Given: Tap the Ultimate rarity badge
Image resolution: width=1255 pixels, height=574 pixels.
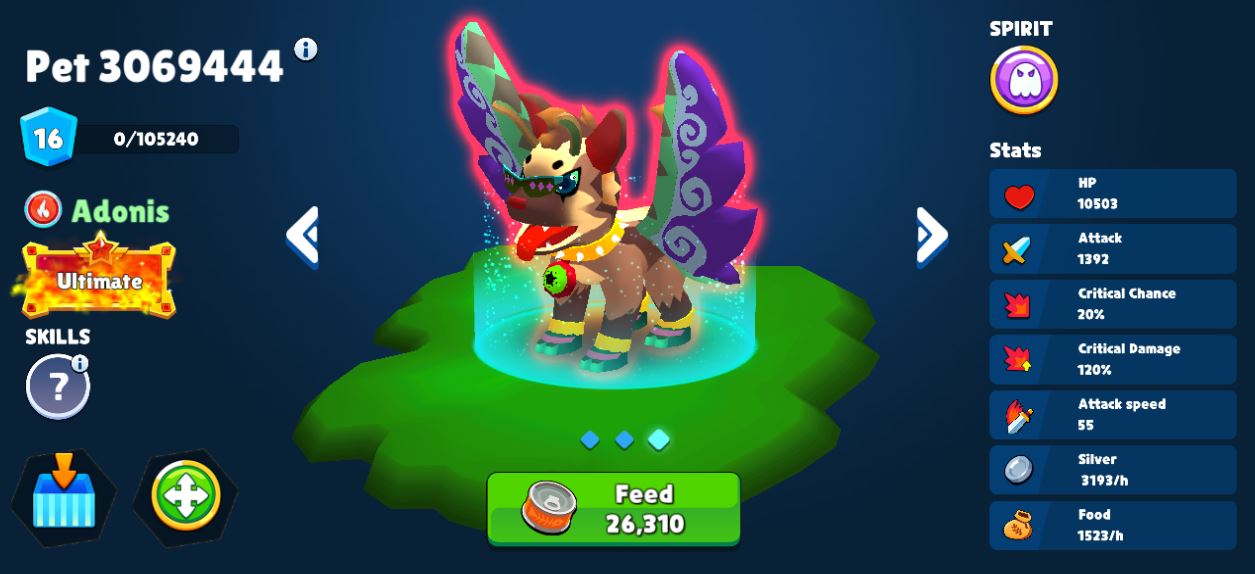Looking at the screenshot, I should [x=98, y=278].
